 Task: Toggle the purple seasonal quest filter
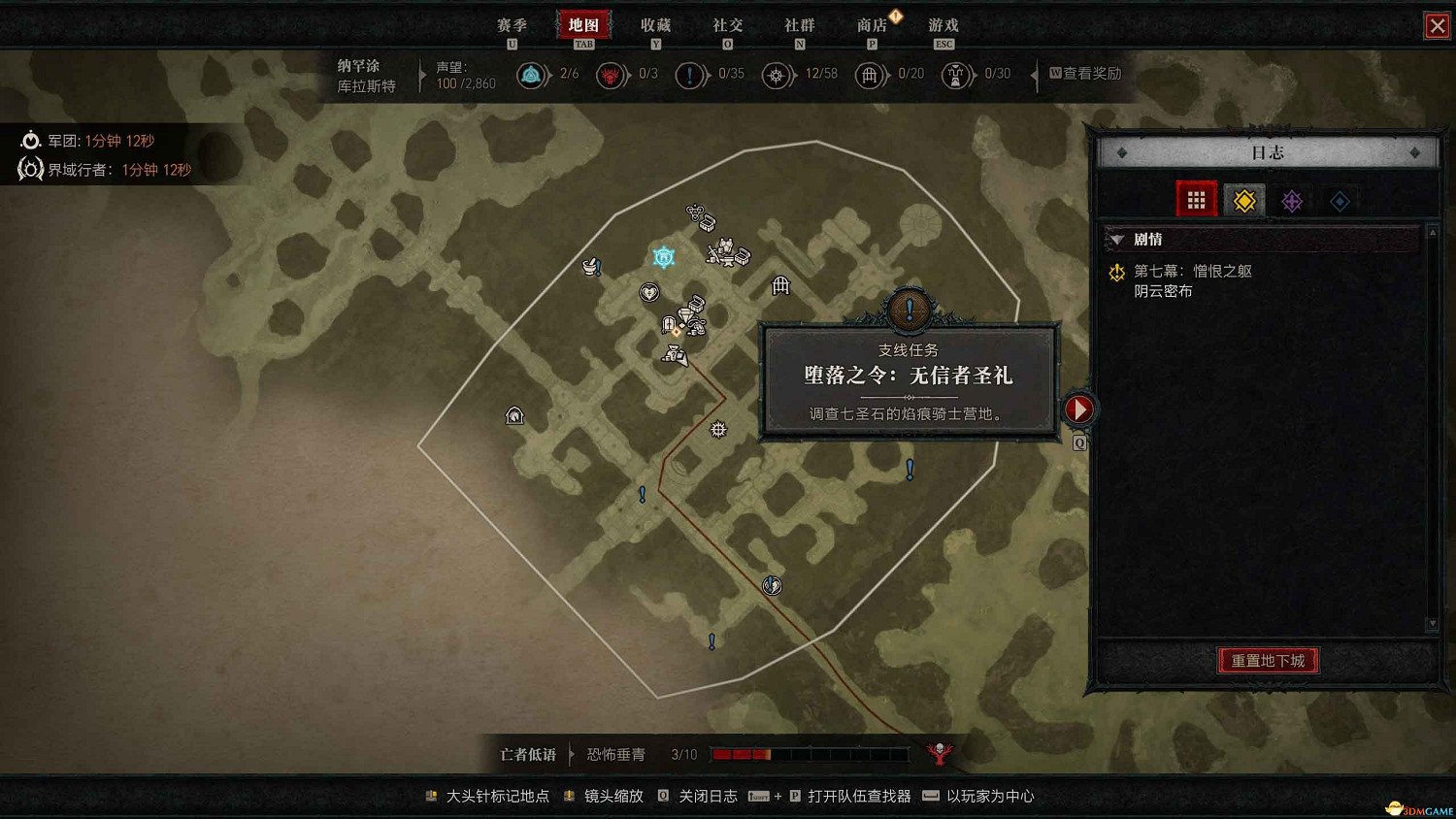coord(1292,200)
